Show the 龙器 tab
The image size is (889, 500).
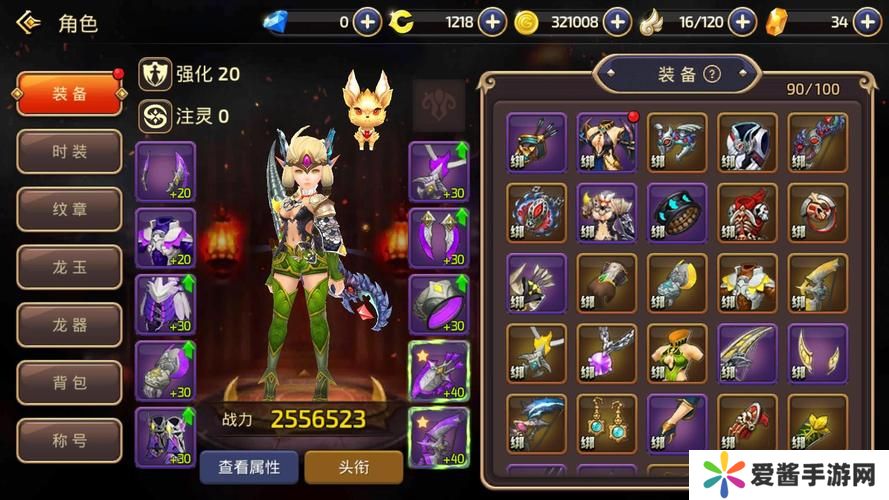click(x=70, y=325)
